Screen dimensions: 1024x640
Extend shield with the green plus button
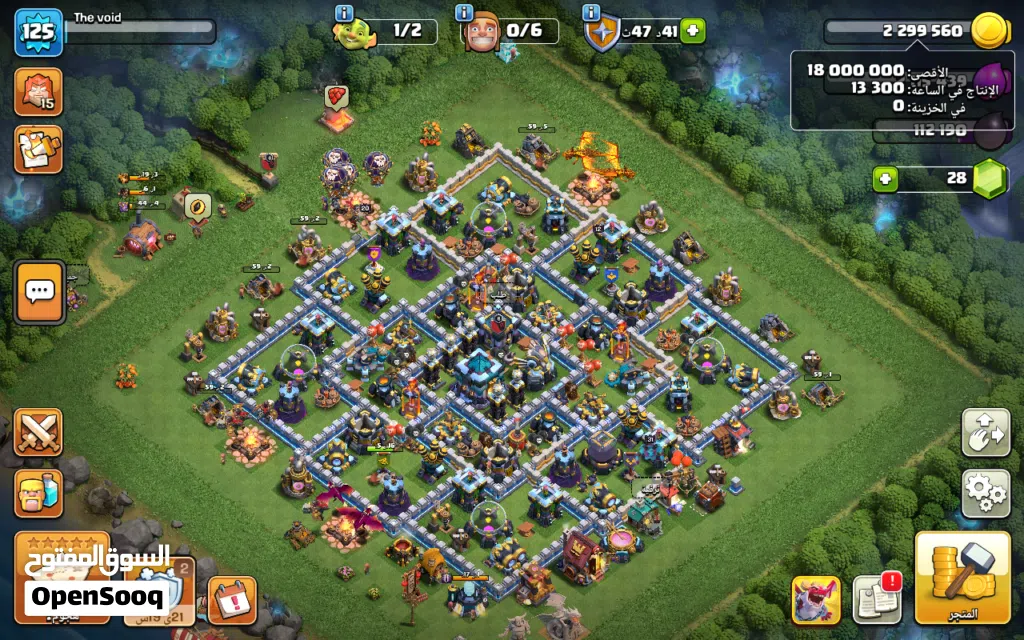692,31
